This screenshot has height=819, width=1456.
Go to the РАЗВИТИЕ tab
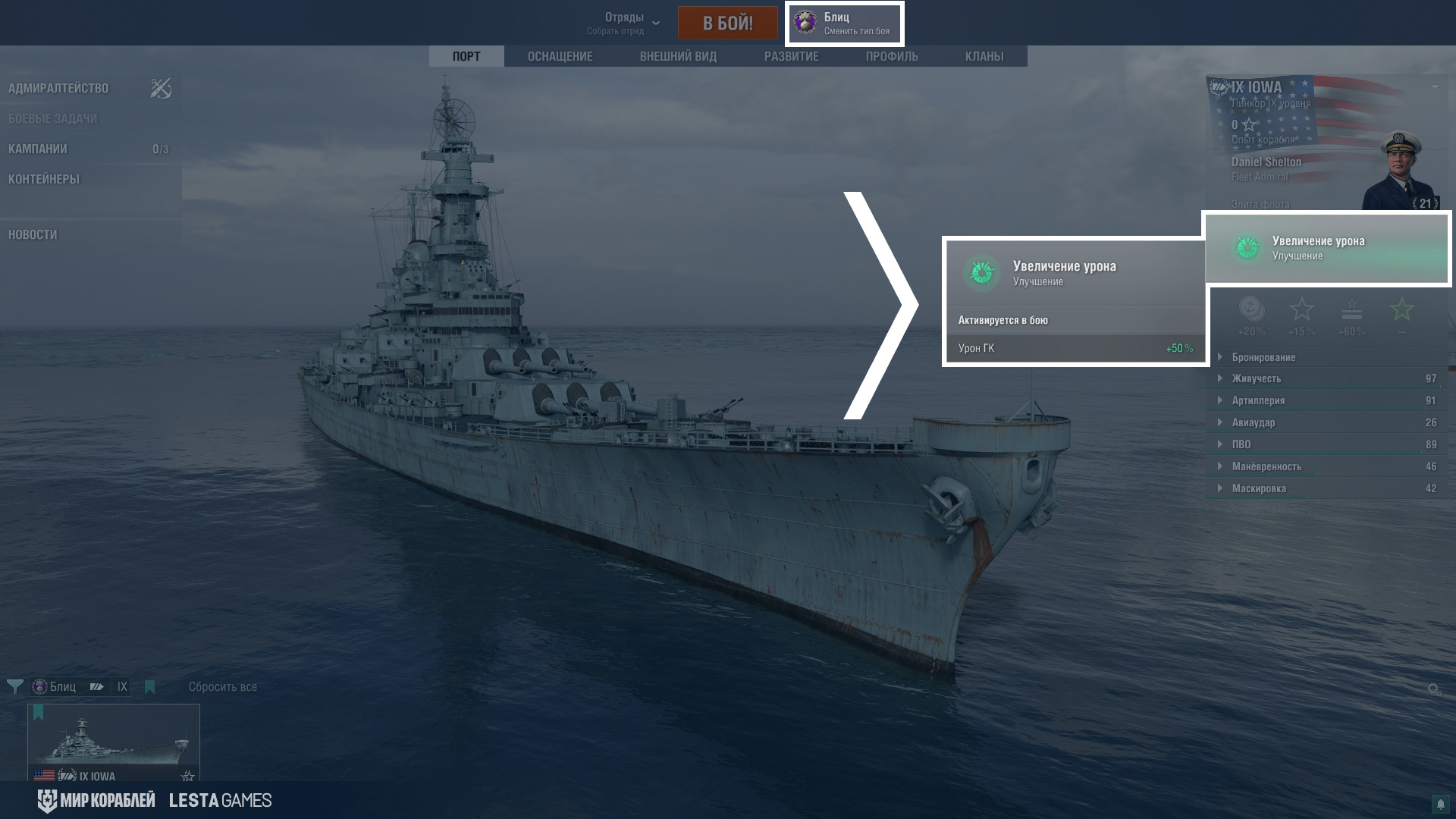pos(791,56)
